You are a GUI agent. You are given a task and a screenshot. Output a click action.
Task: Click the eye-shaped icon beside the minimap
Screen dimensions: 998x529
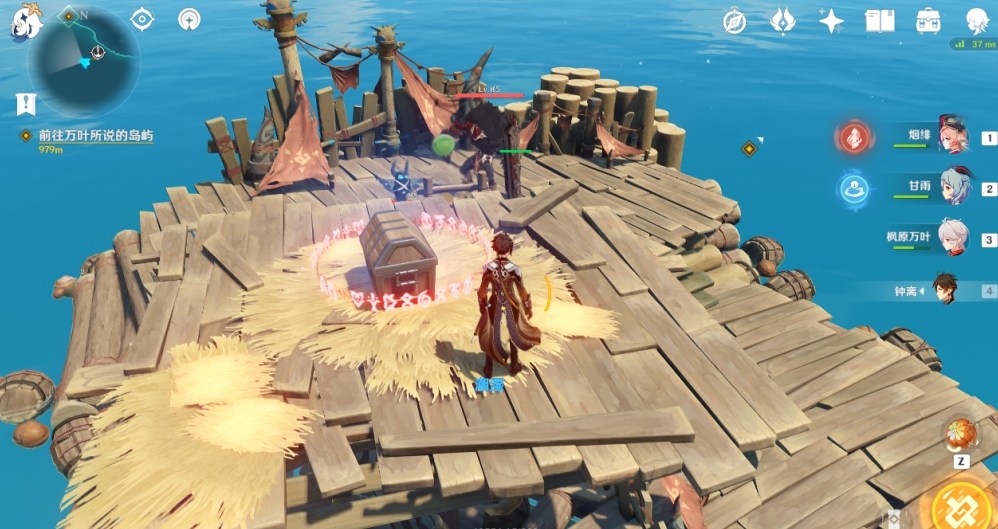click(x=143, y=19)
